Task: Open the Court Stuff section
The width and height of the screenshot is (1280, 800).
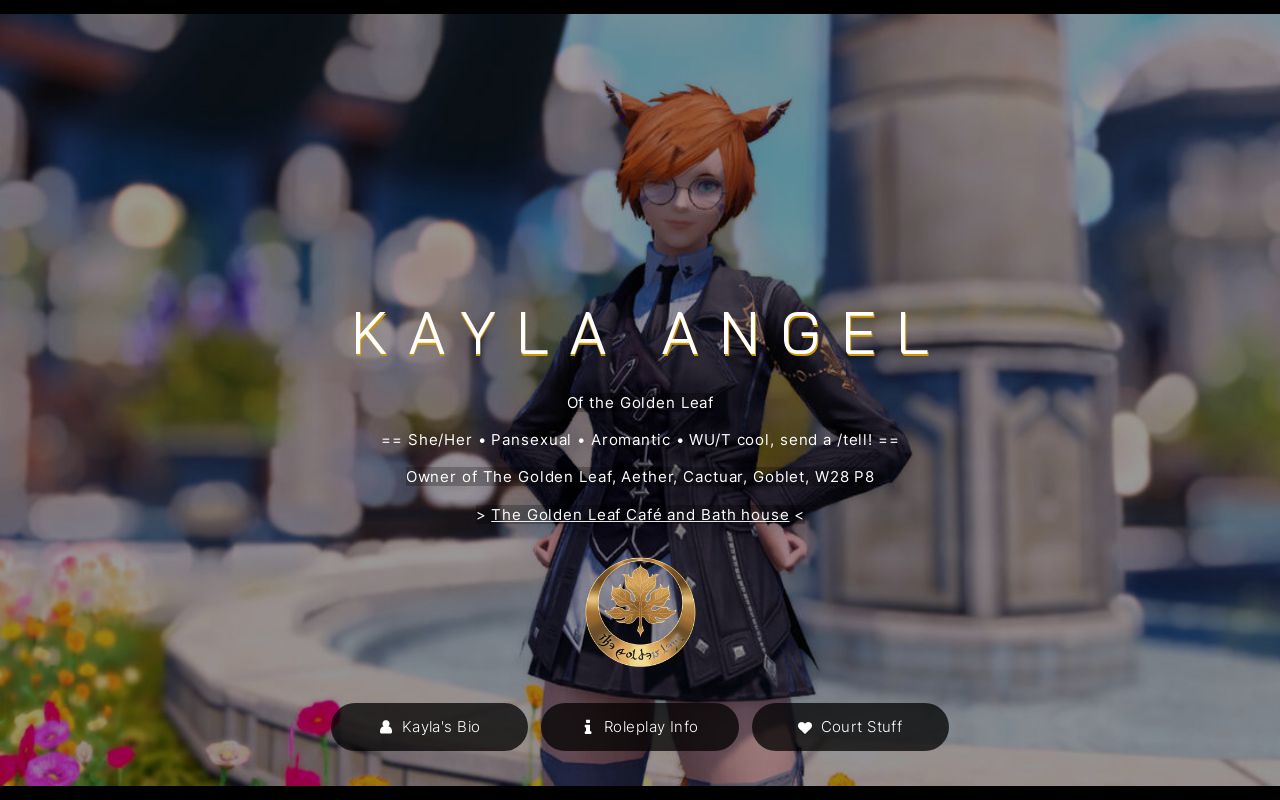Action: 850,727
